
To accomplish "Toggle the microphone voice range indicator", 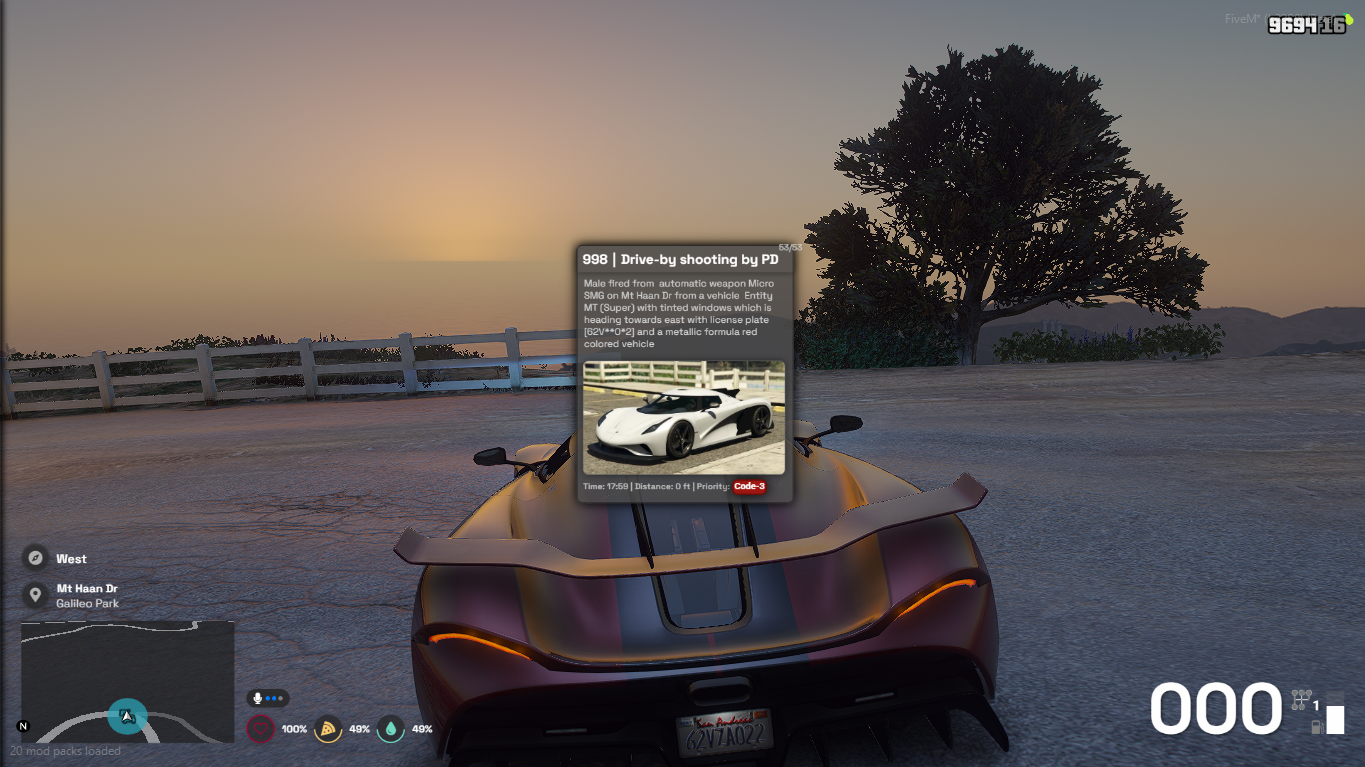I will coord(268,698).
